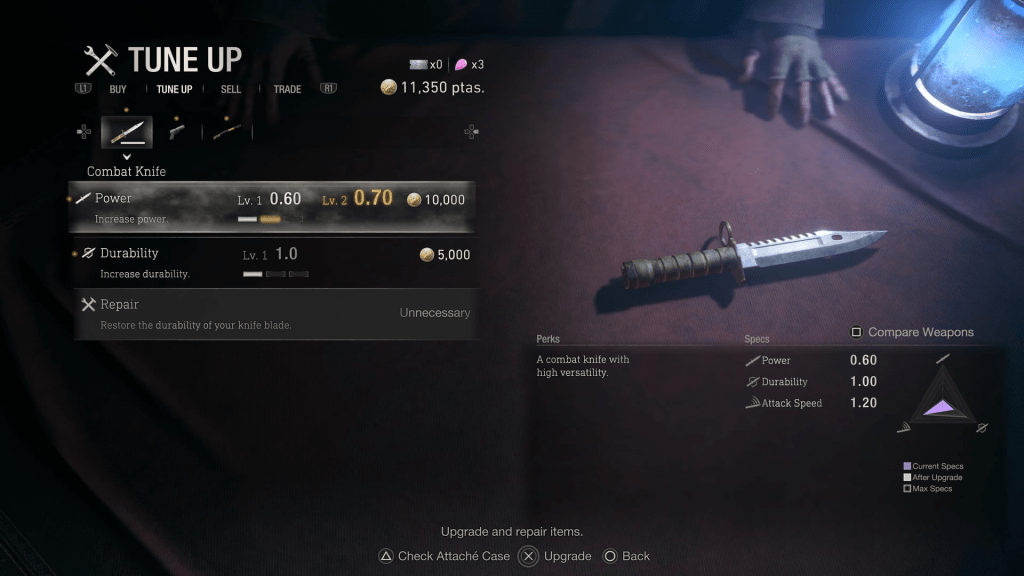Go Back from the Tune Up menu

click(635, 556)
